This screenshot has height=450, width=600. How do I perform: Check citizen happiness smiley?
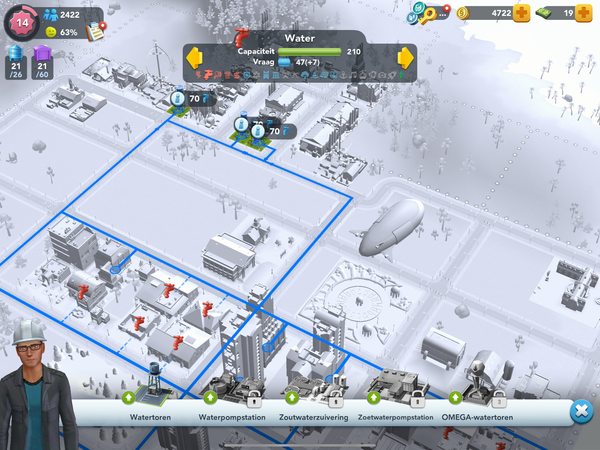point(52,32)
